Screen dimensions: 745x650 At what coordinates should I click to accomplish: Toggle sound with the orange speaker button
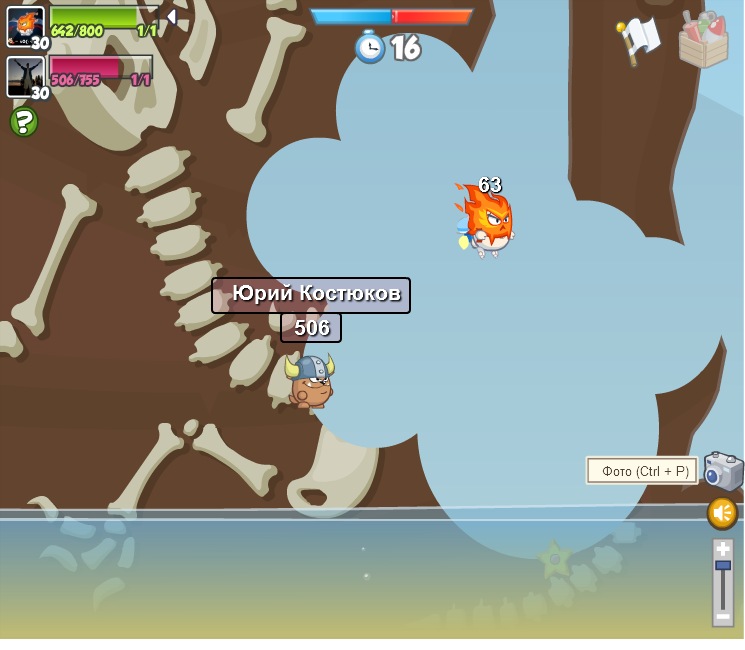tap(722, 513)
